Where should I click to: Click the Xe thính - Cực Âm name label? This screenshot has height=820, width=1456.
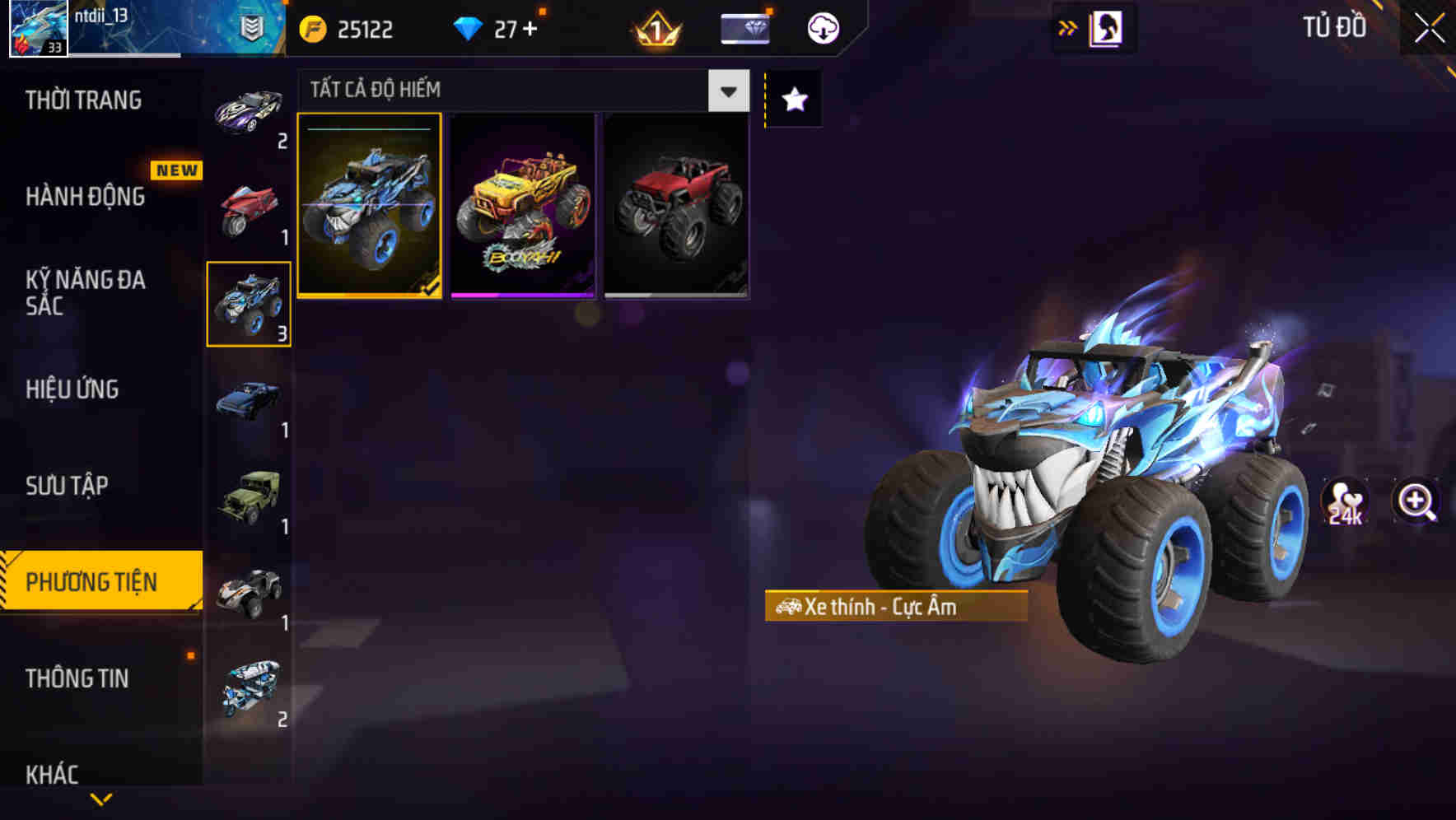(896, 607)
